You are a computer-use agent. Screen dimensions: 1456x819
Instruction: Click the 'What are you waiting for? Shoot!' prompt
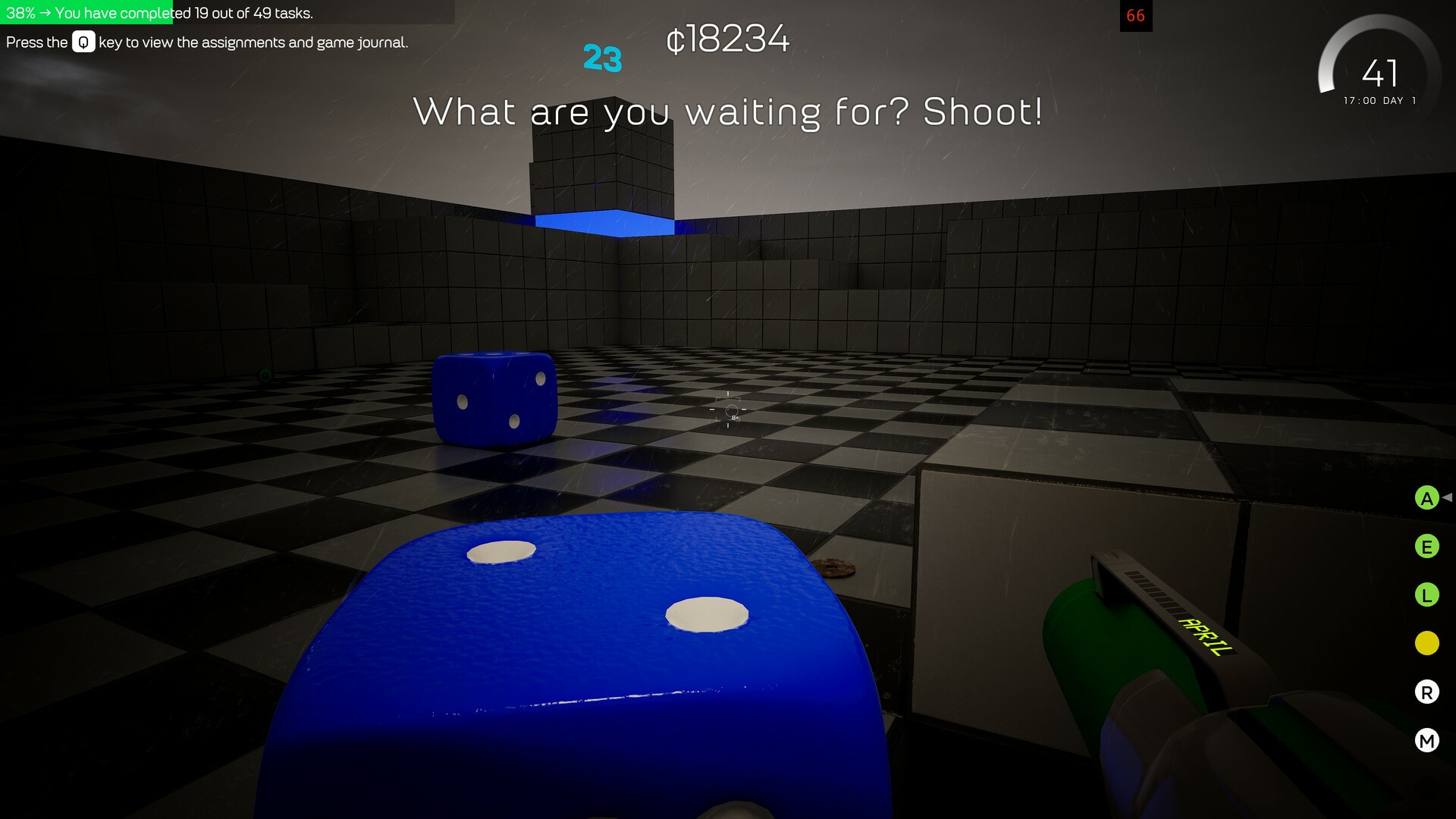[x=728, y=113]
